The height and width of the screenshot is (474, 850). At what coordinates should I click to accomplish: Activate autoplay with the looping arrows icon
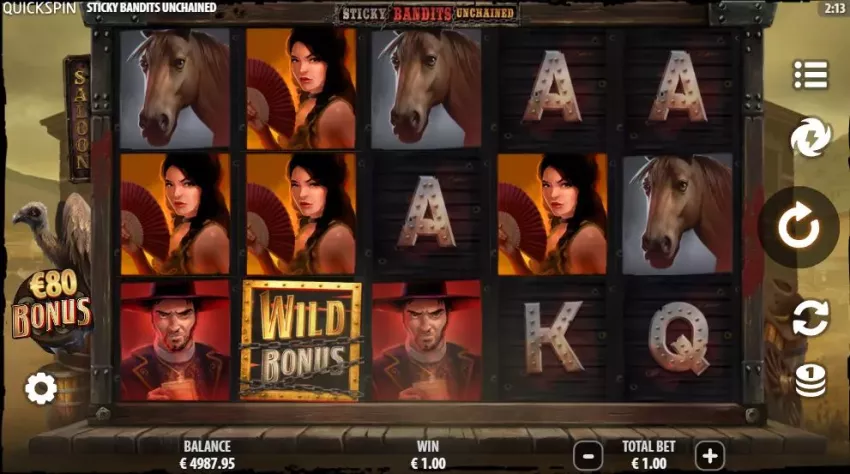810,317
